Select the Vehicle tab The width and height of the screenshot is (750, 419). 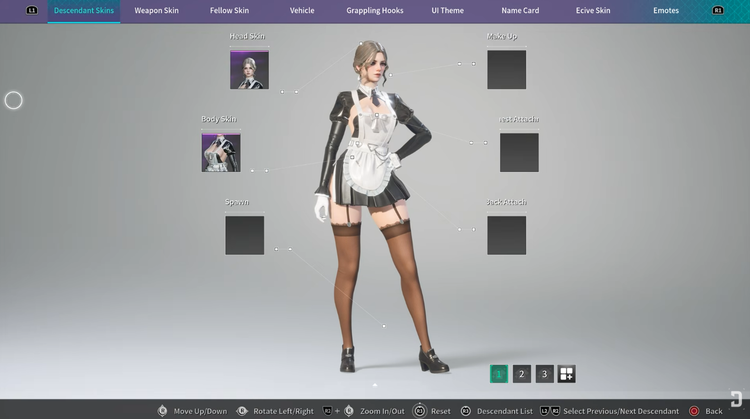302,11
